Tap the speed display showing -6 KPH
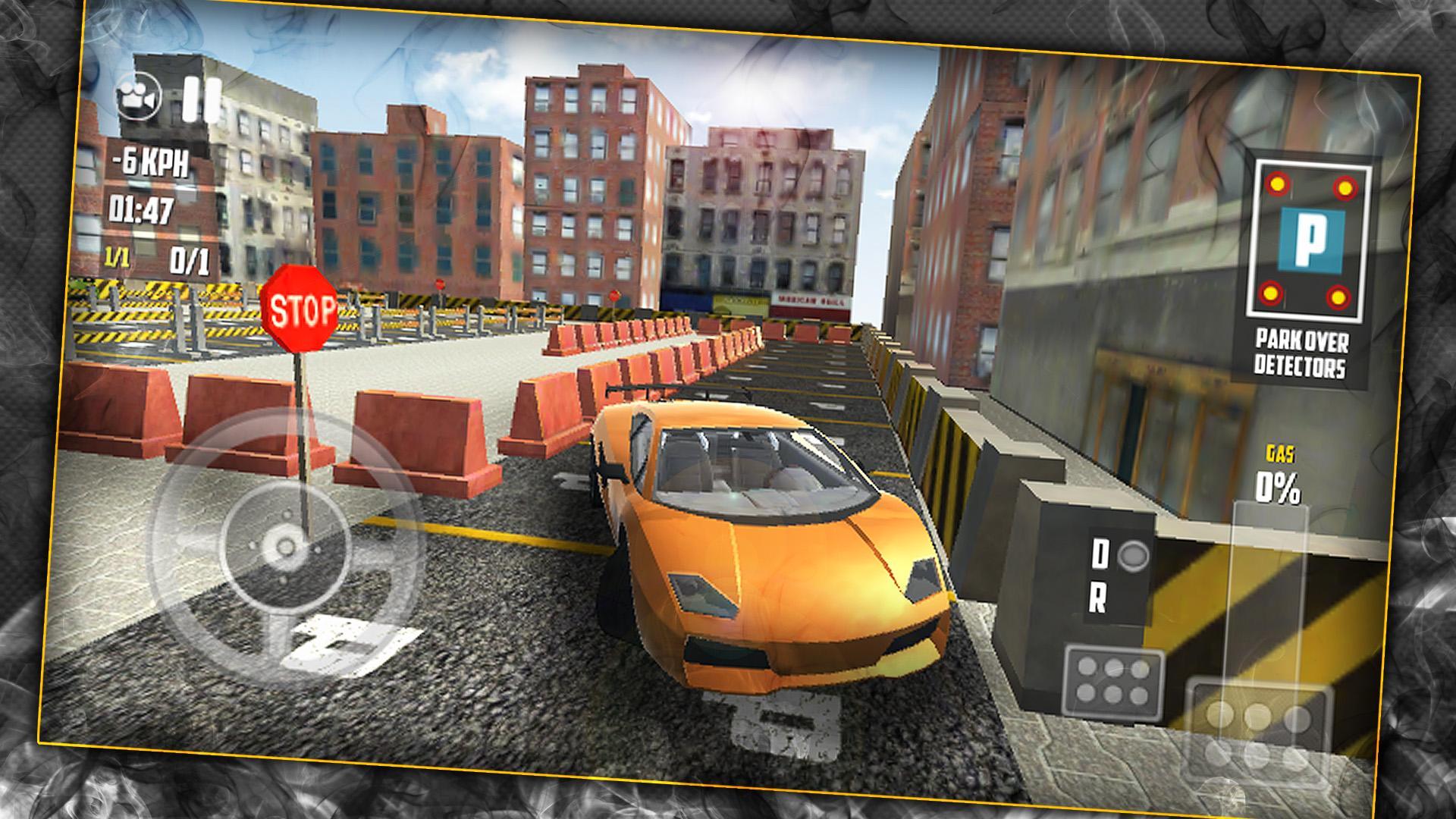The image size is (1456, 819). pyautogui.click(x=150, y=162)
